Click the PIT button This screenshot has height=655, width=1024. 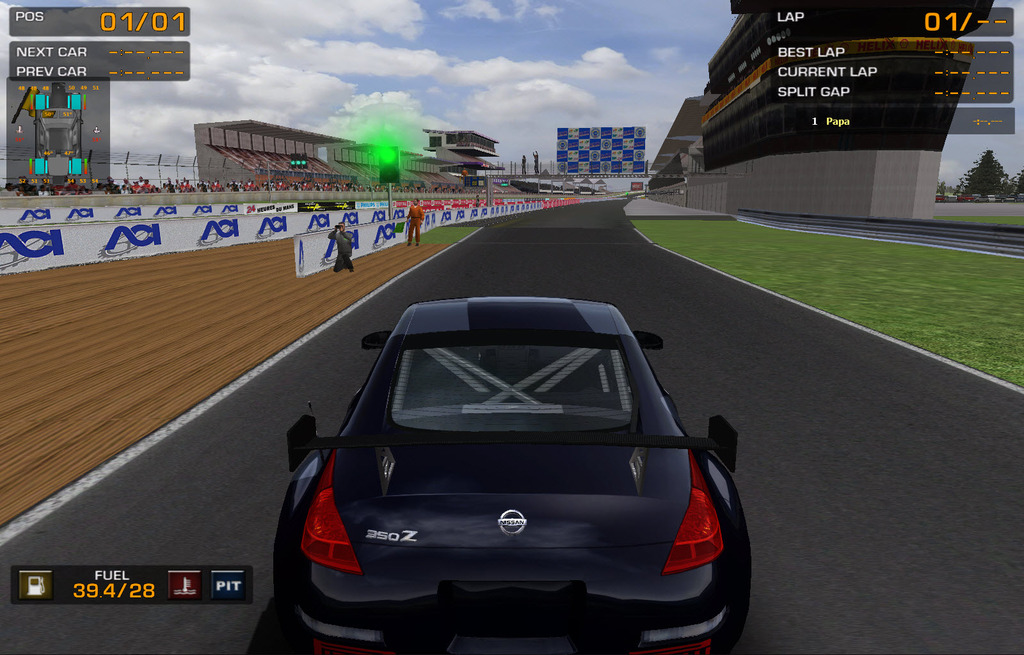[228, 585]
